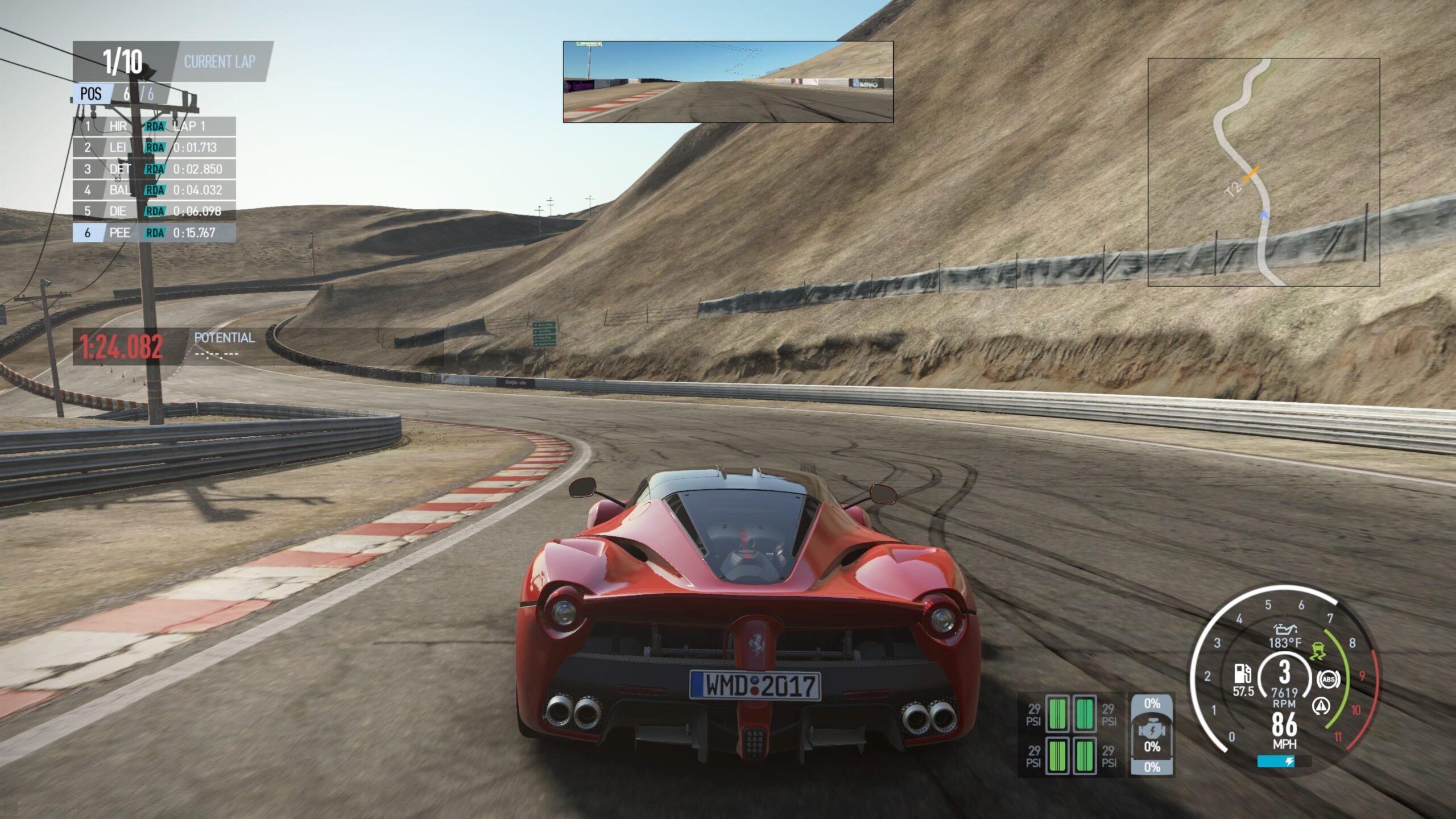Click the ABS indicator icon

[x=1329, y=679]
